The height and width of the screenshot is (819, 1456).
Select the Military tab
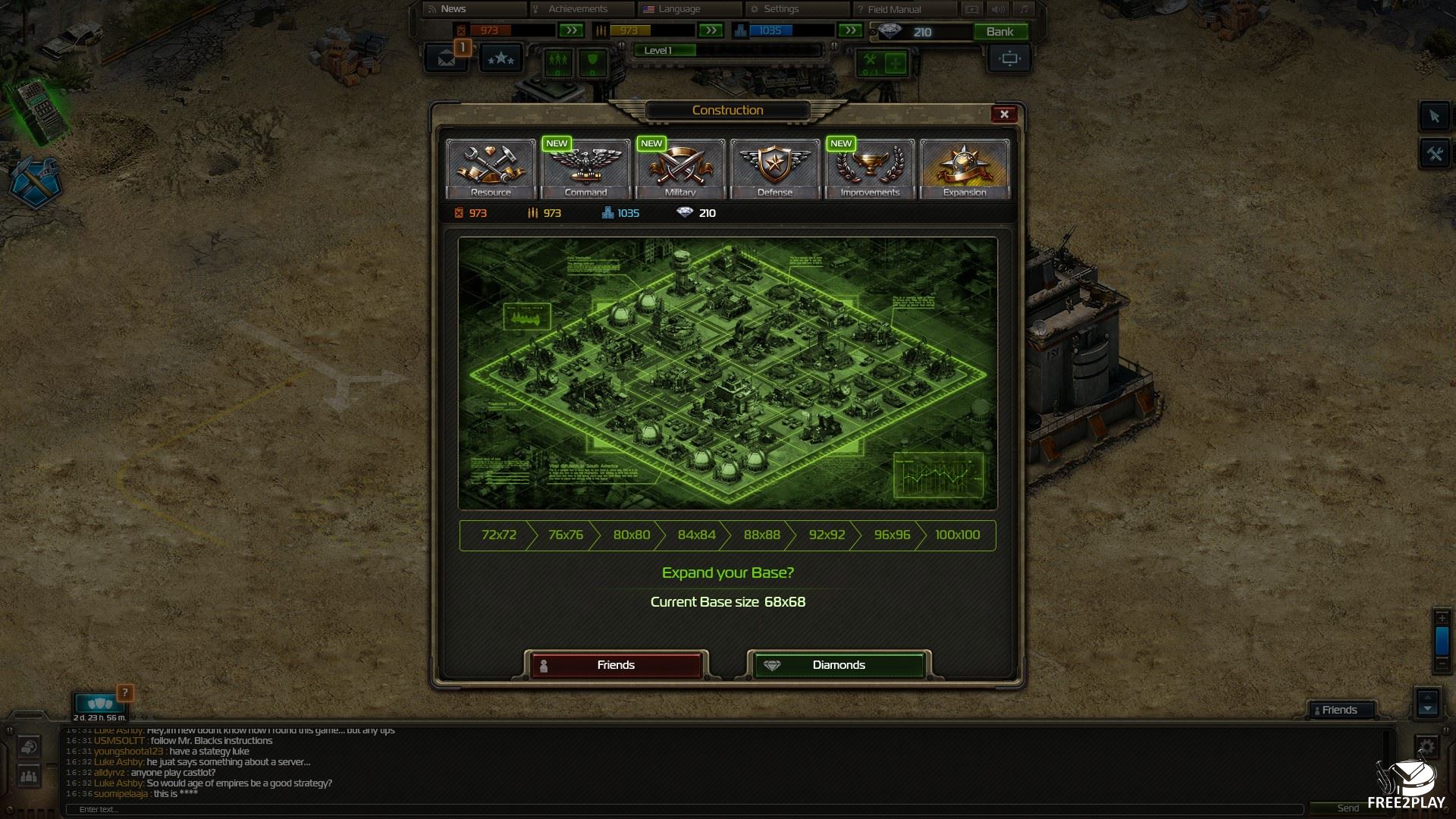tap(680, 168)
